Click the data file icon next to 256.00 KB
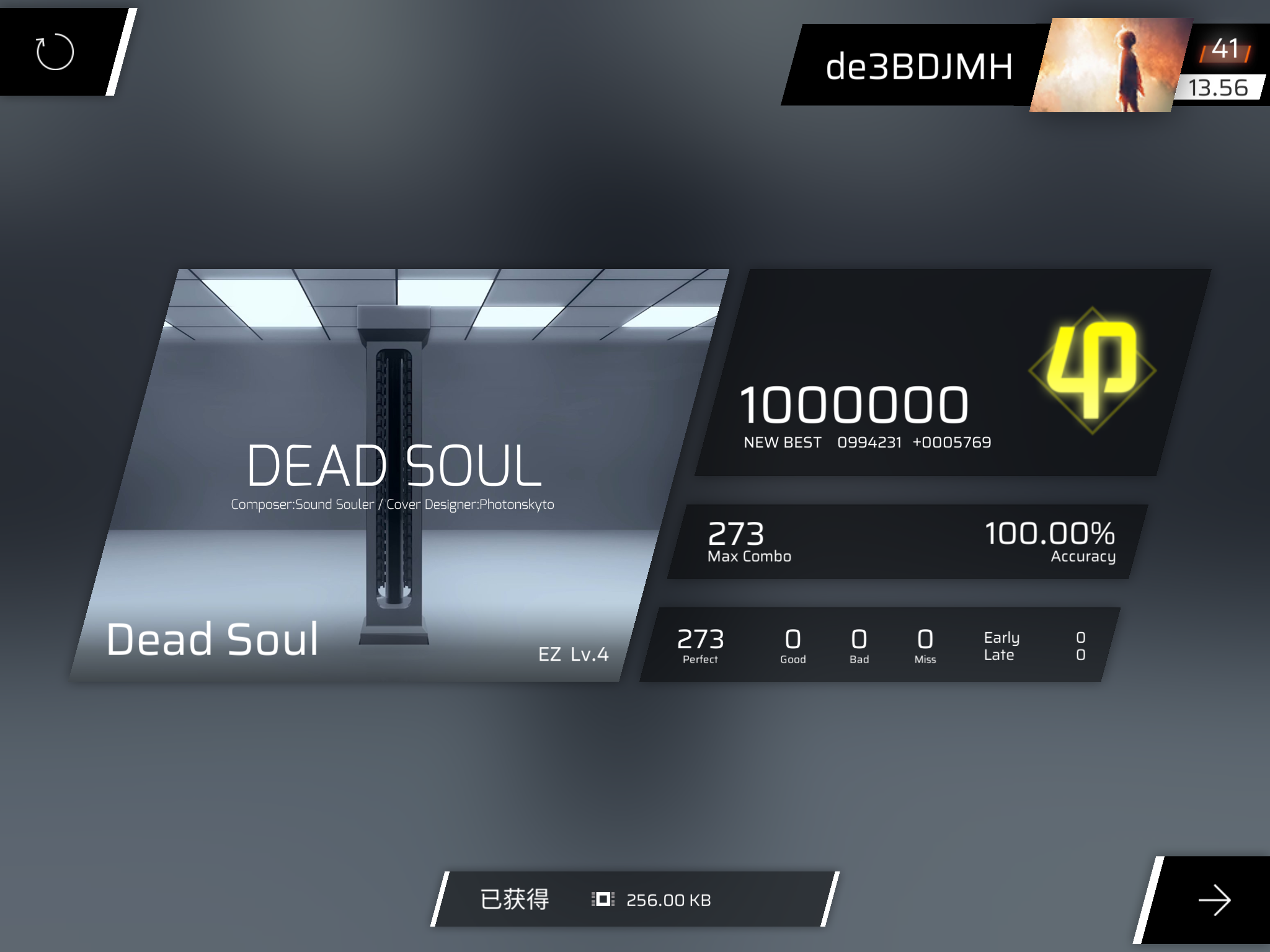1270x952 pixels. click(x=603, y=899)
